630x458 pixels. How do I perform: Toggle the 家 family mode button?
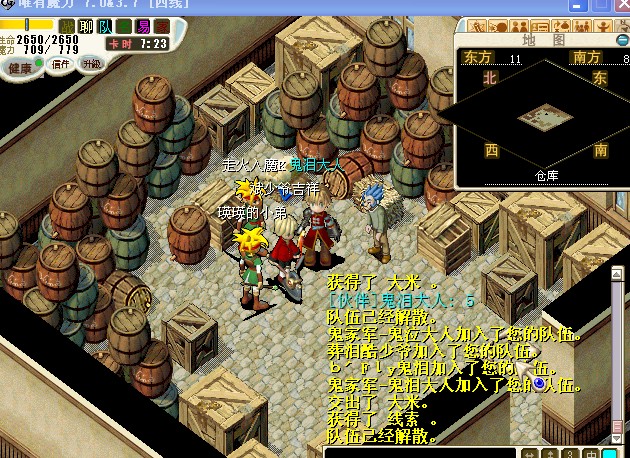(x=163, y=26)
